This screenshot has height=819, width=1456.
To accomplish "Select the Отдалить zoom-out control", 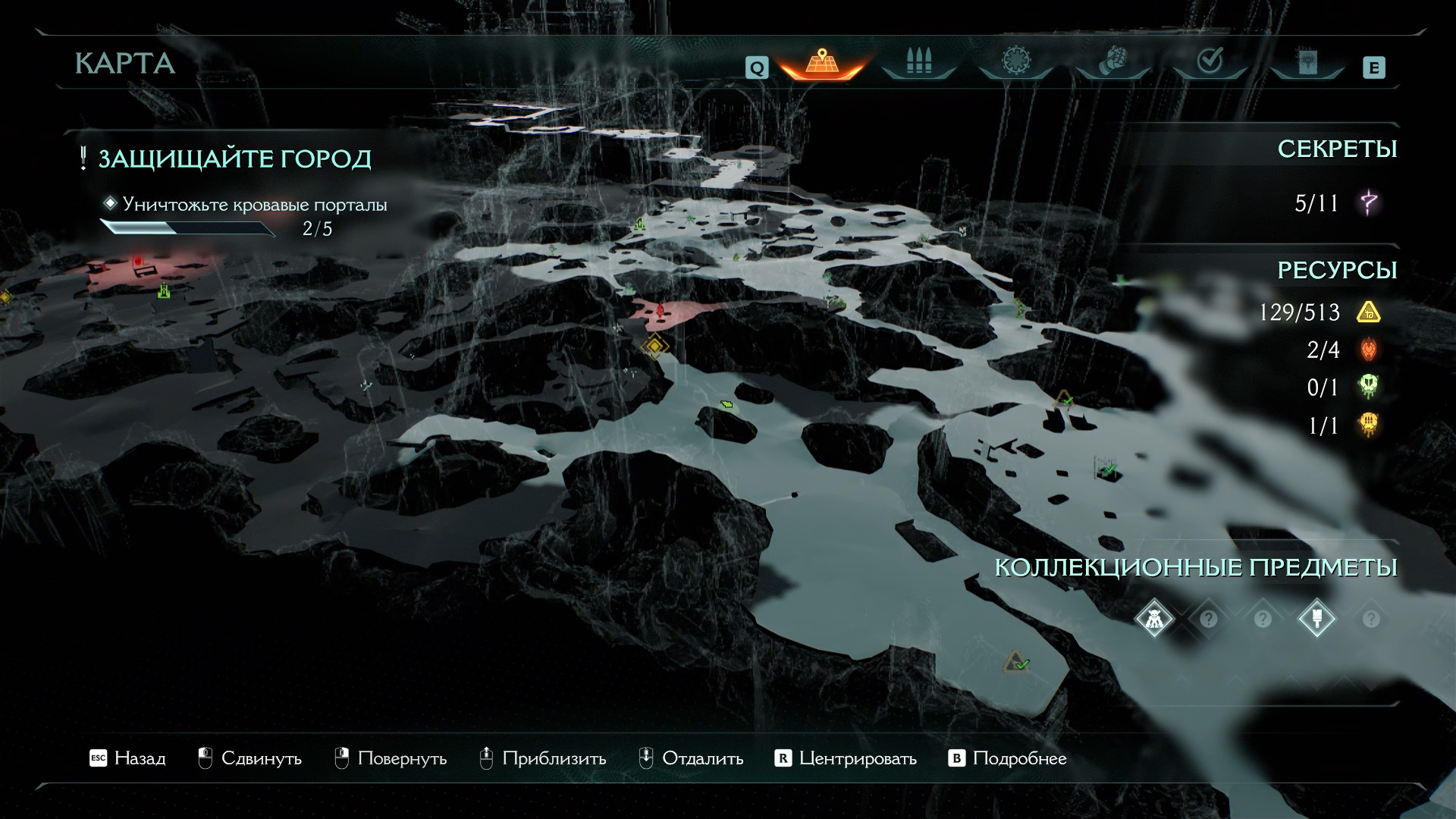I will pos(691,758).
